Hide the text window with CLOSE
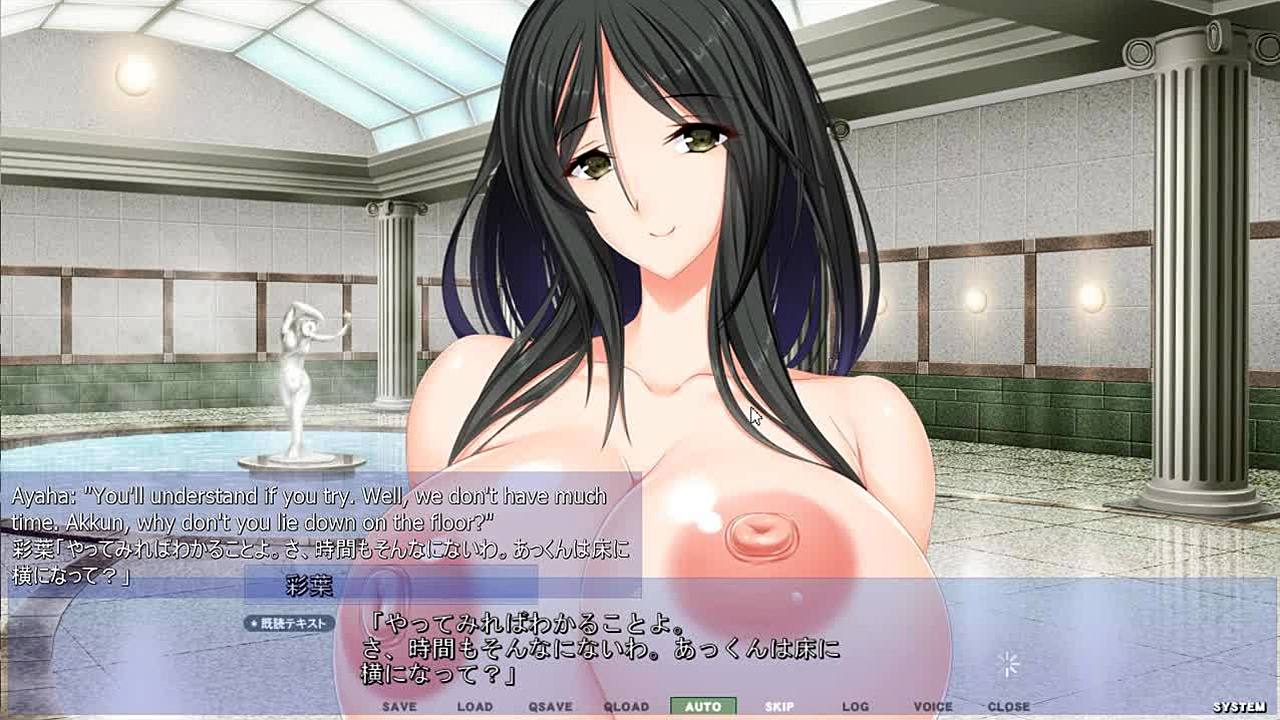 [x=1009, y=706]
